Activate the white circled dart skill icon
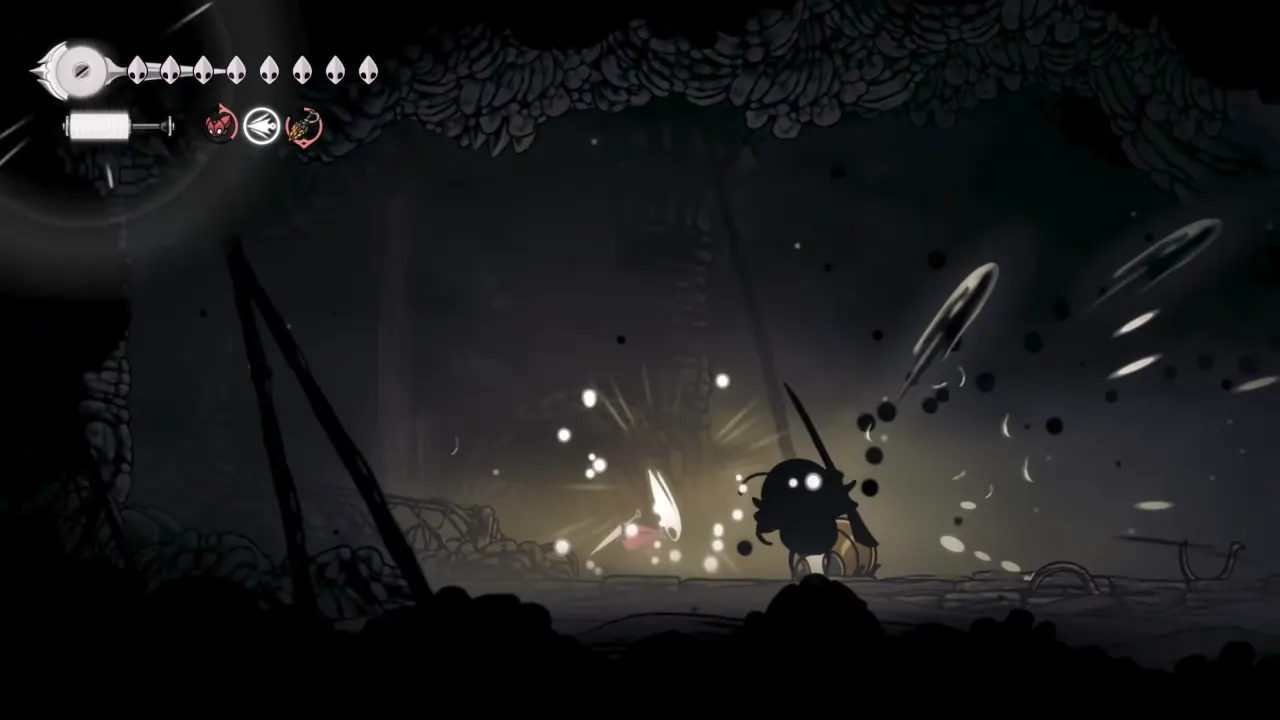This screenshot has width=1280, height=720. 262,127
